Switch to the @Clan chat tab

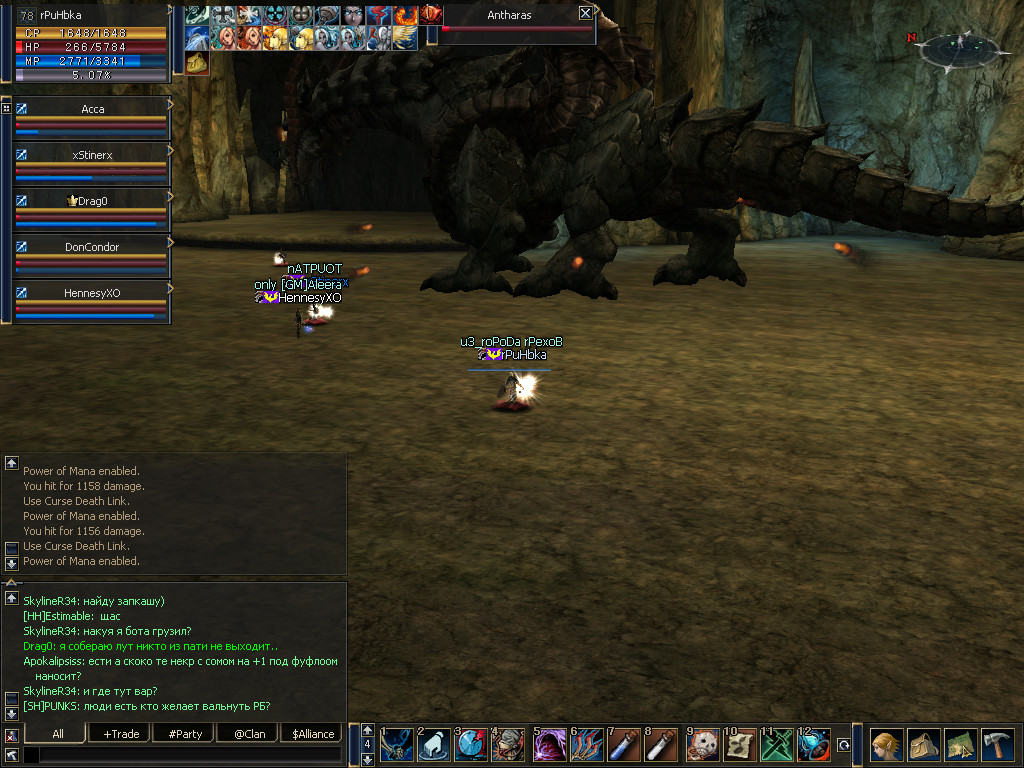(x=249, y=734)
